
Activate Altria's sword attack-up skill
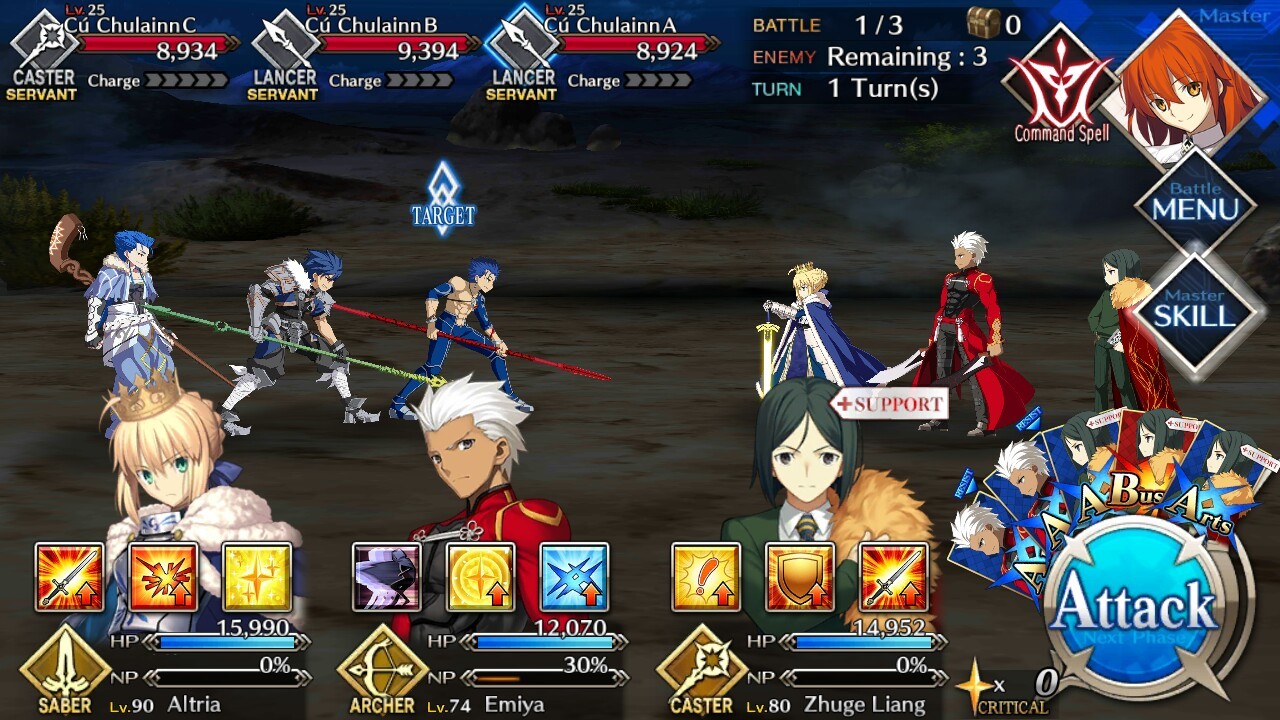pyautogui.click(x=70, y=577)
